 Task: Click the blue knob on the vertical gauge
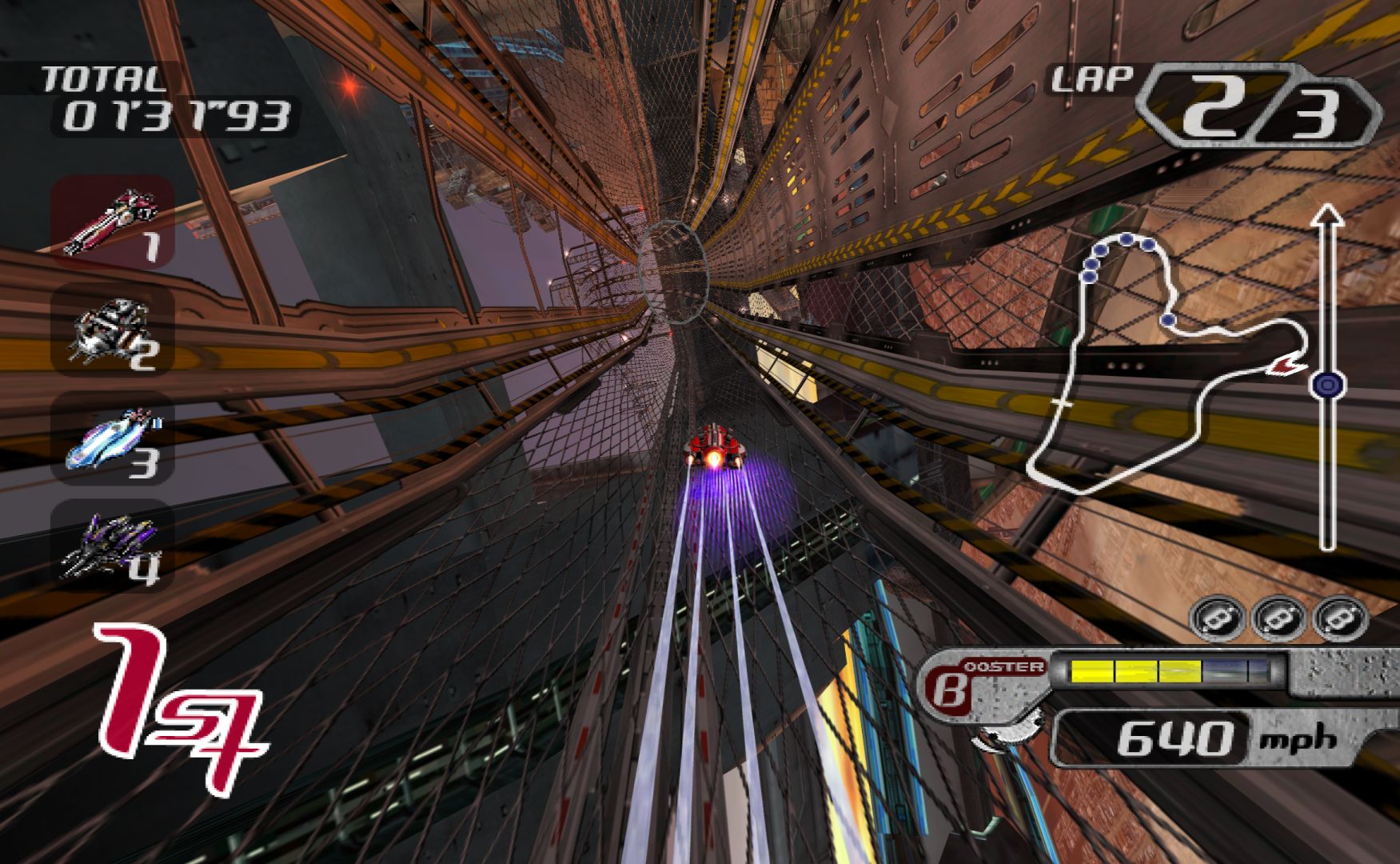click(1327, 386)
